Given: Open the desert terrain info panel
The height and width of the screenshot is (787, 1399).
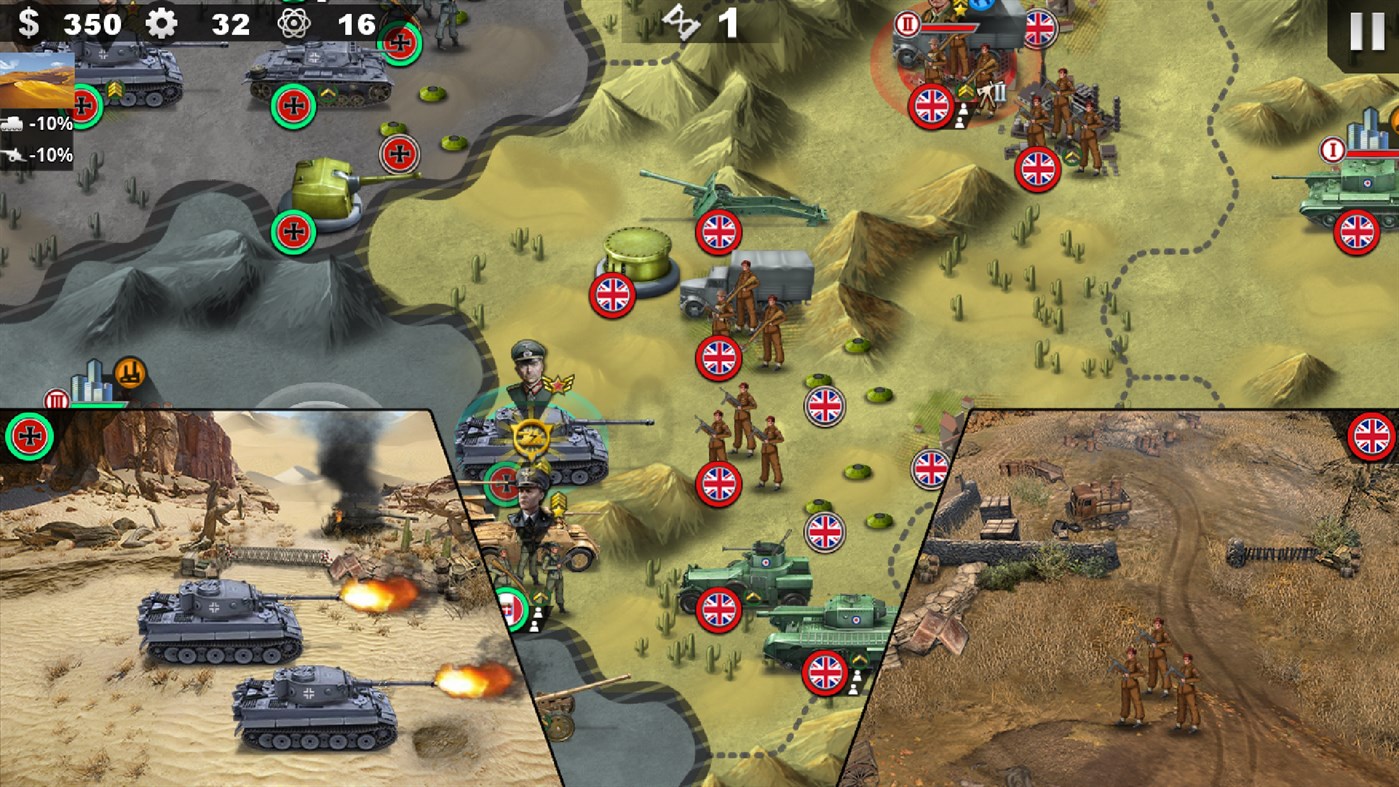Looking at the screenshot, I should [x=36, y=82].
